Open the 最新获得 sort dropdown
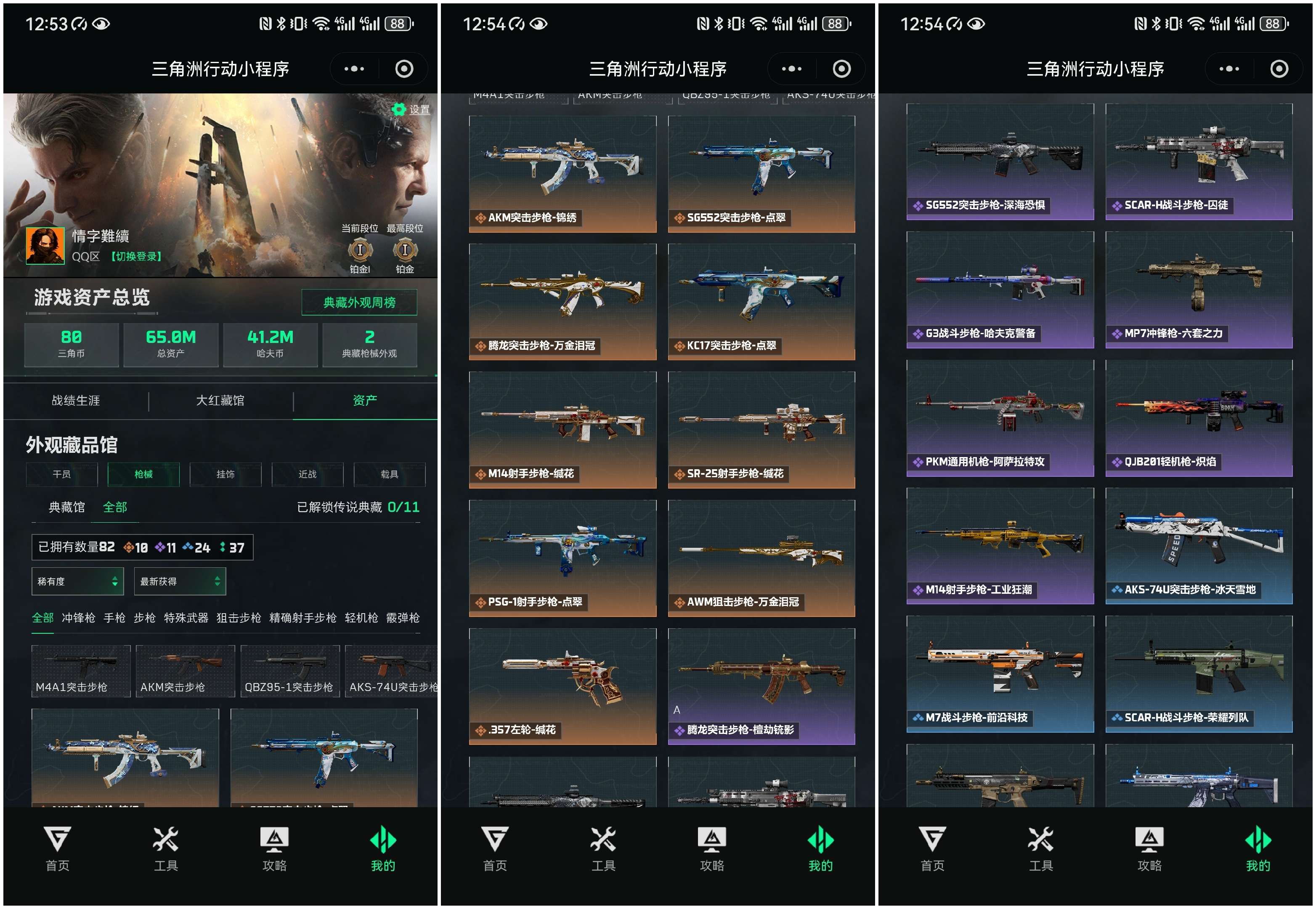 180,582
